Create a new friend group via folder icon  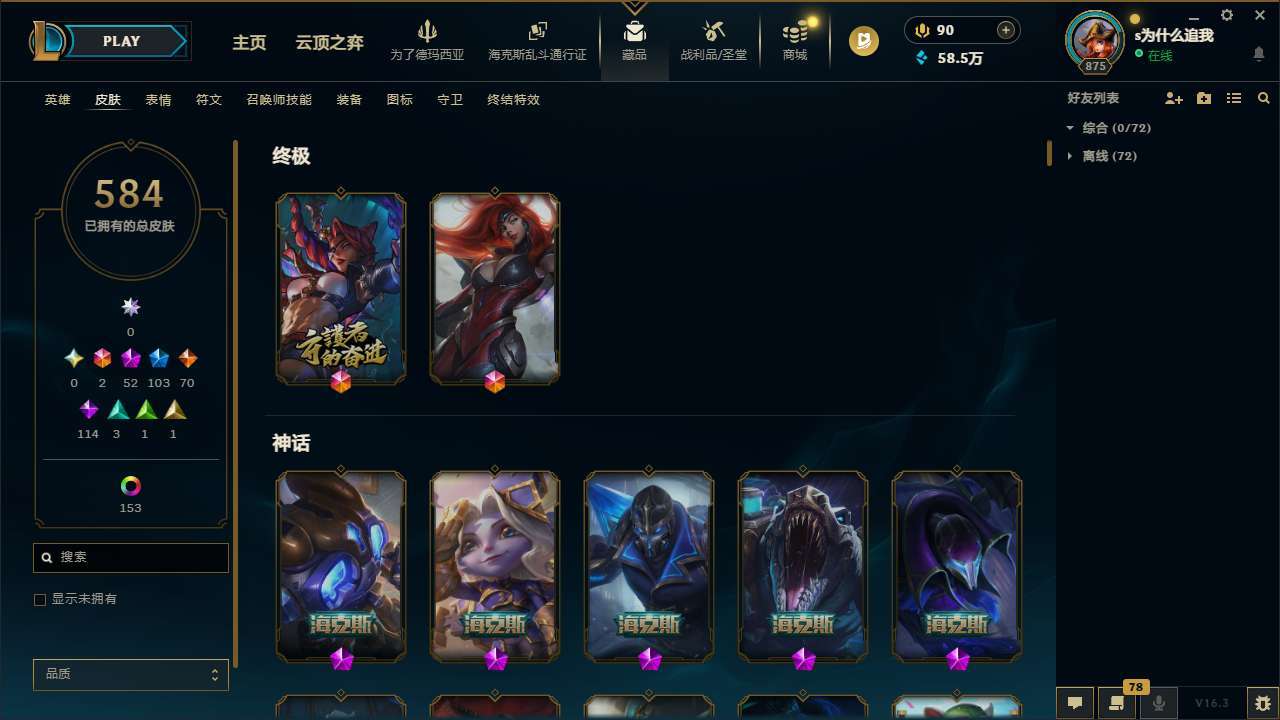(1202, 98)
